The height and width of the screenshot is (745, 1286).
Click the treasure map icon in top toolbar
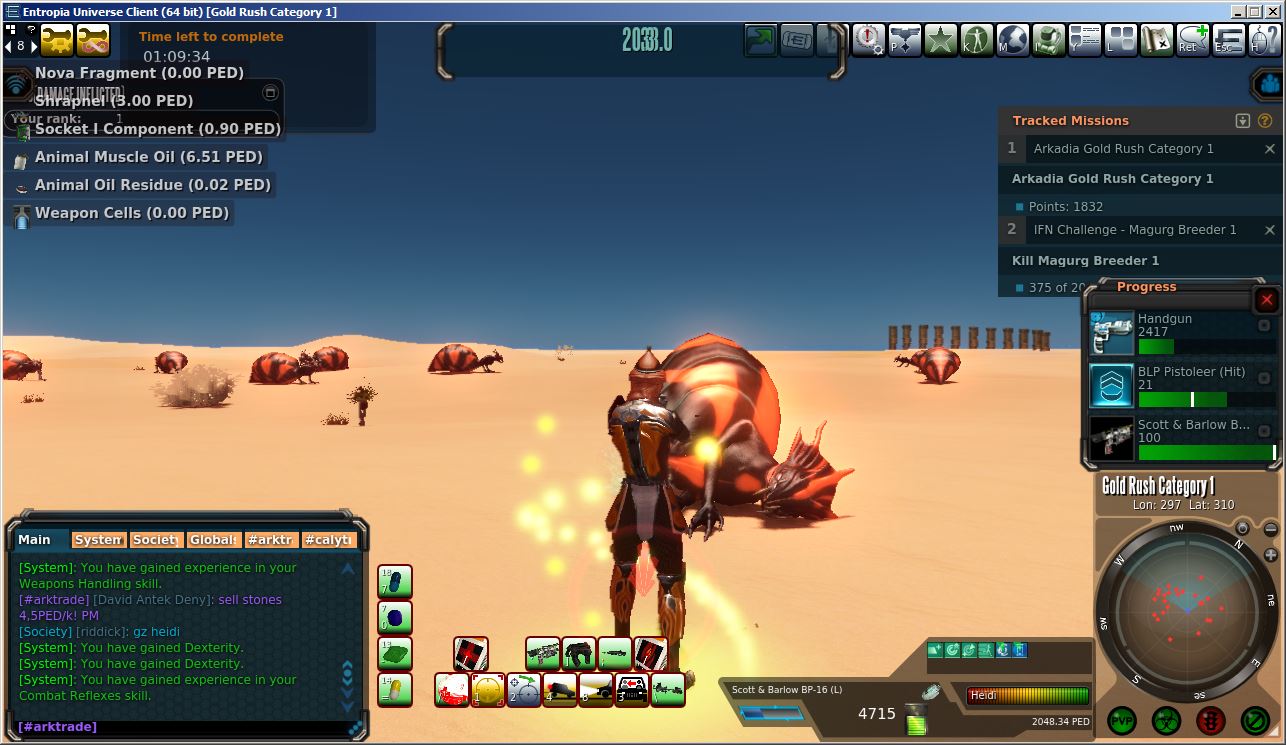1157,40
